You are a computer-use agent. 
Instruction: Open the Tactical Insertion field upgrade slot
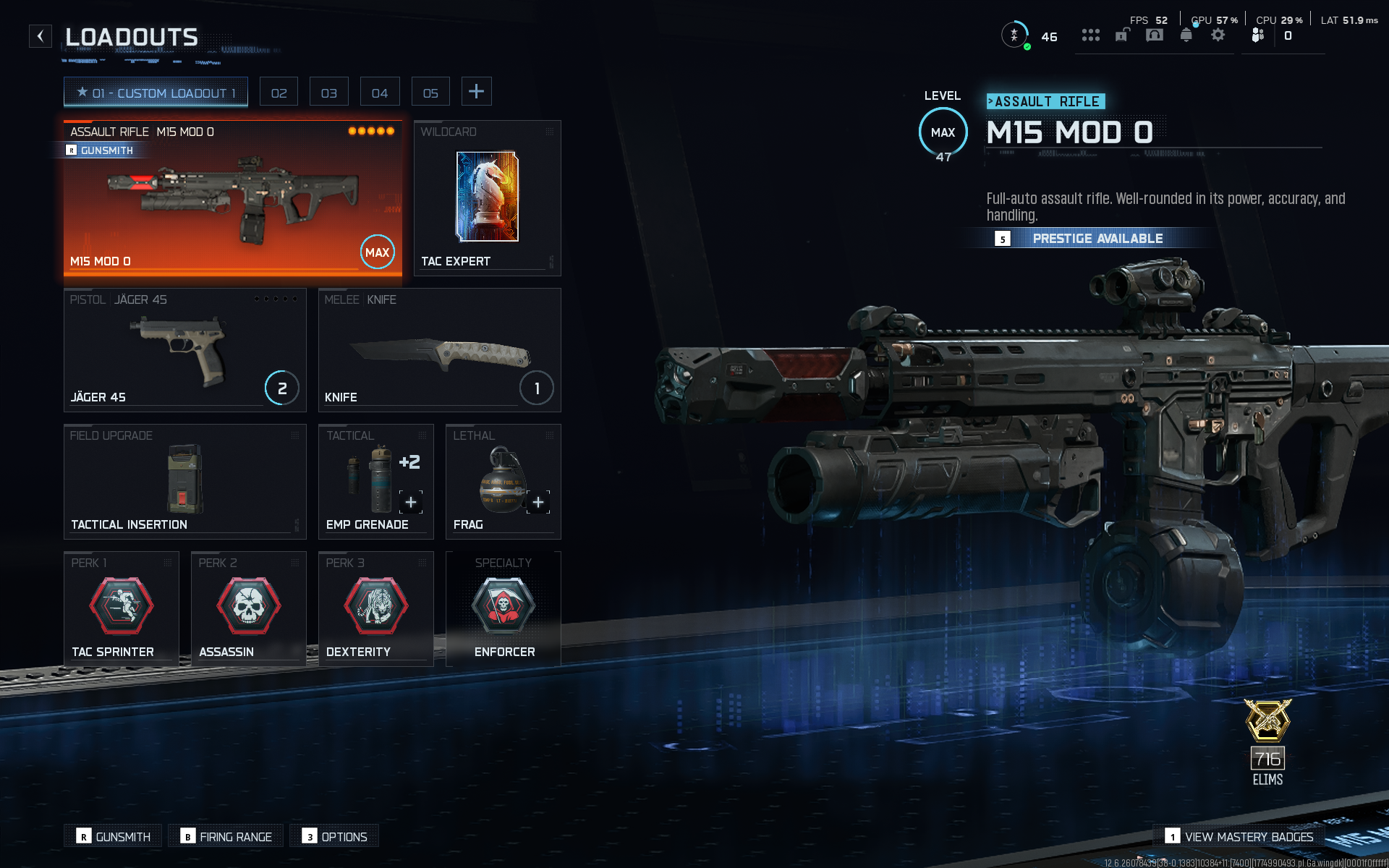184,482
